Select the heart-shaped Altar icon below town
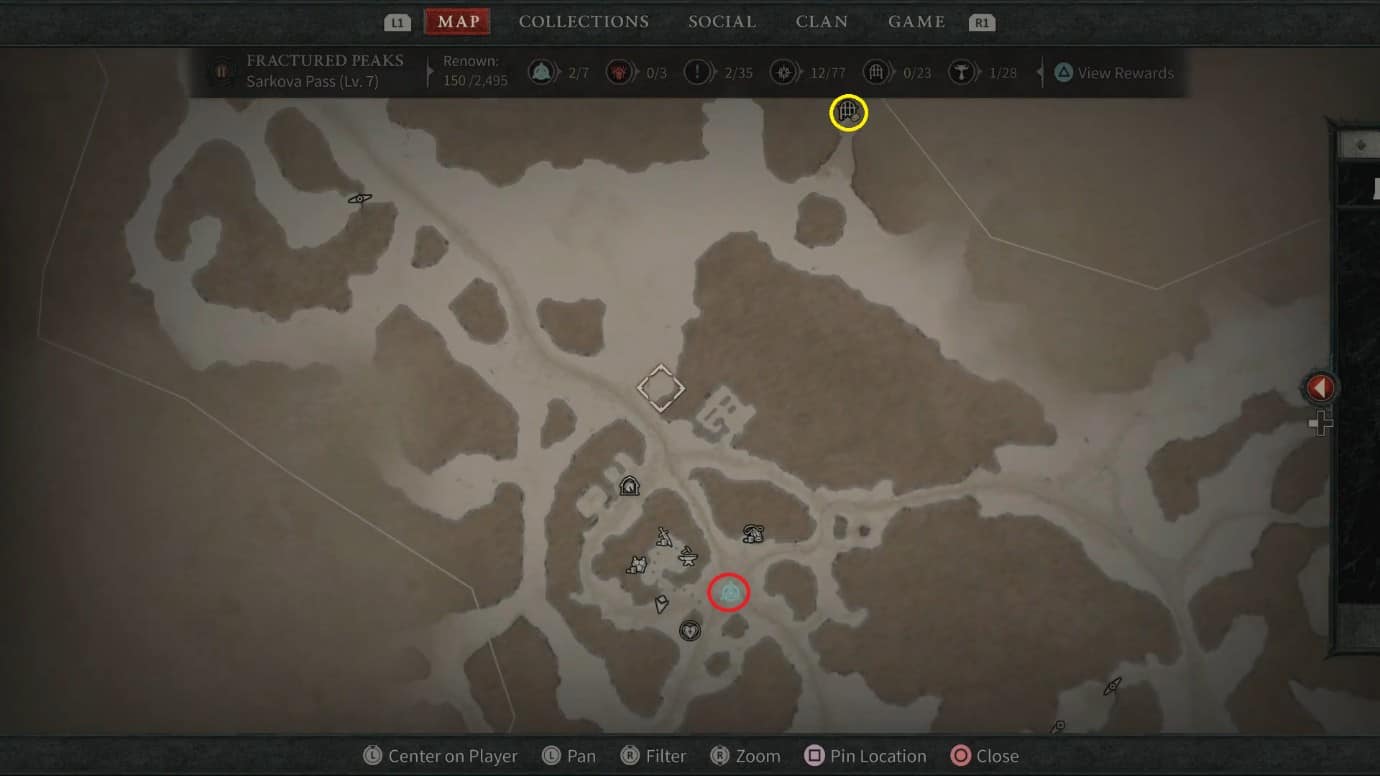Screen dimensions: 1380x776 [x=690, y=630]
